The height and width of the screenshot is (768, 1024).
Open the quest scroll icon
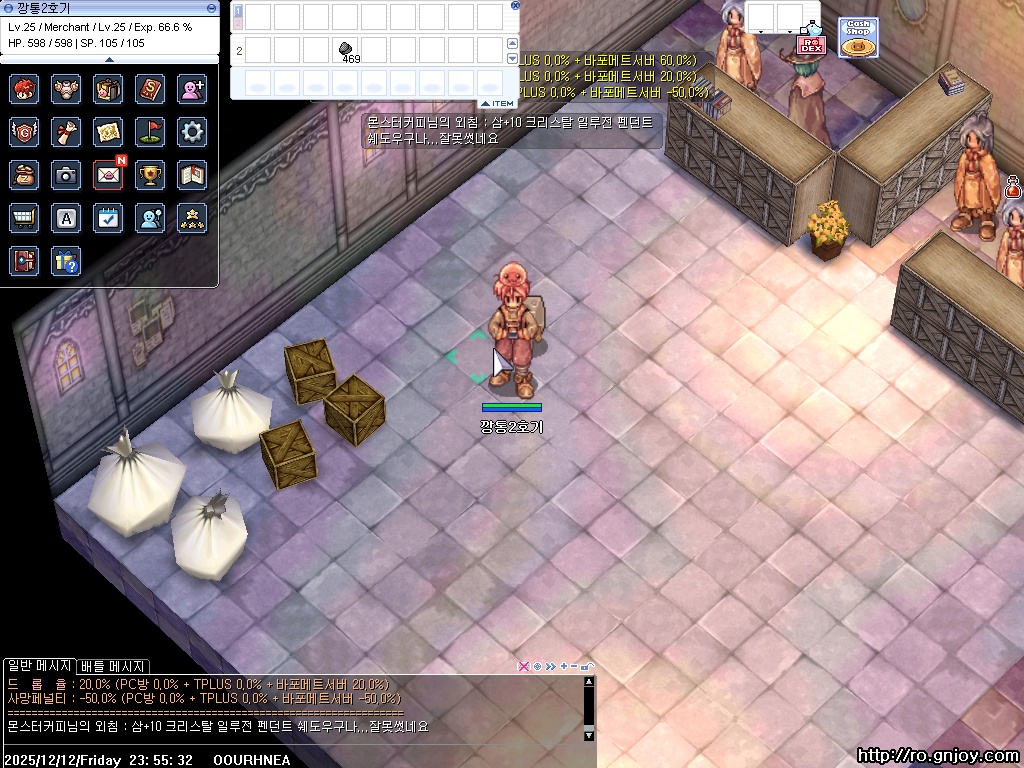pos(66,131)
